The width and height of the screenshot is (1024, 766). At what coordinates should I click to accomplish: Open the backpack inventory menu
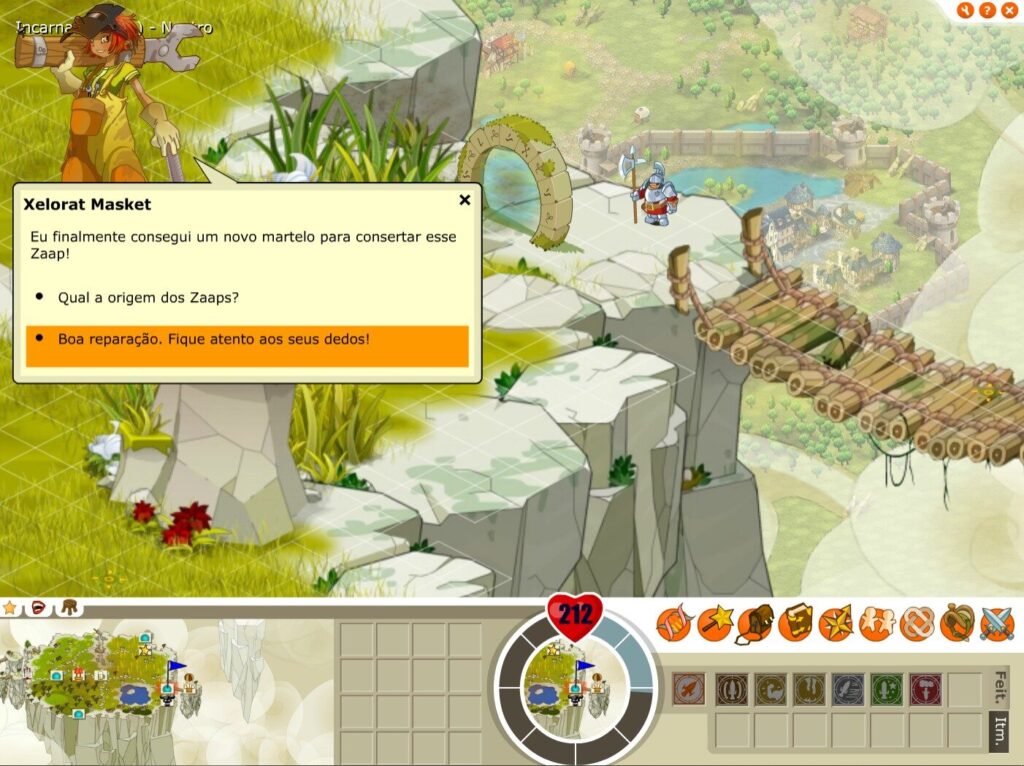755,624
